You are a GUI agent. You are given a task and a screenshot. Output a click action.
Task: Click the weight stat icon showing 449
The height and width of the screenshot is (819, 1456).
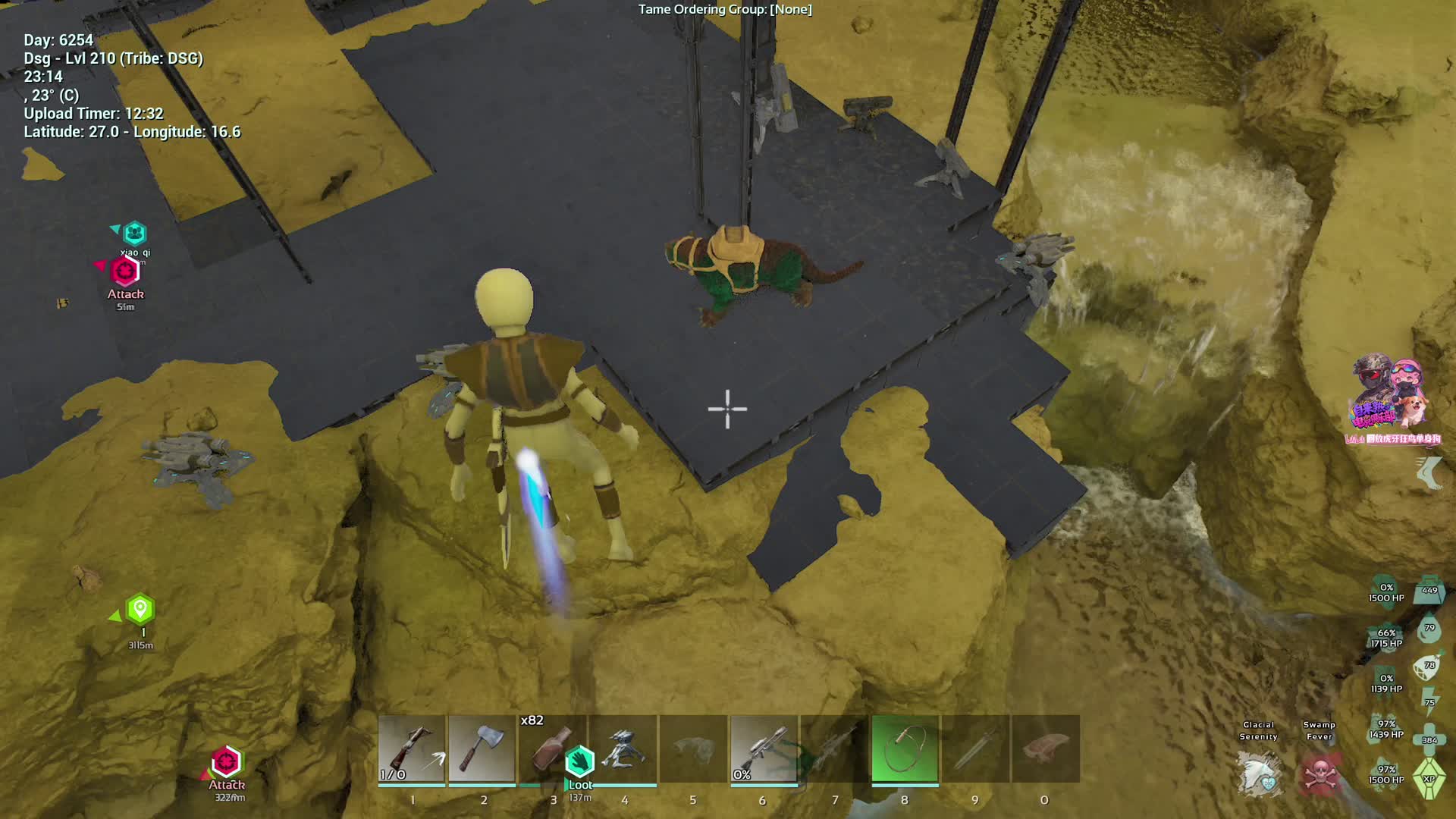pyautogui.click(x=1429, y=591)
